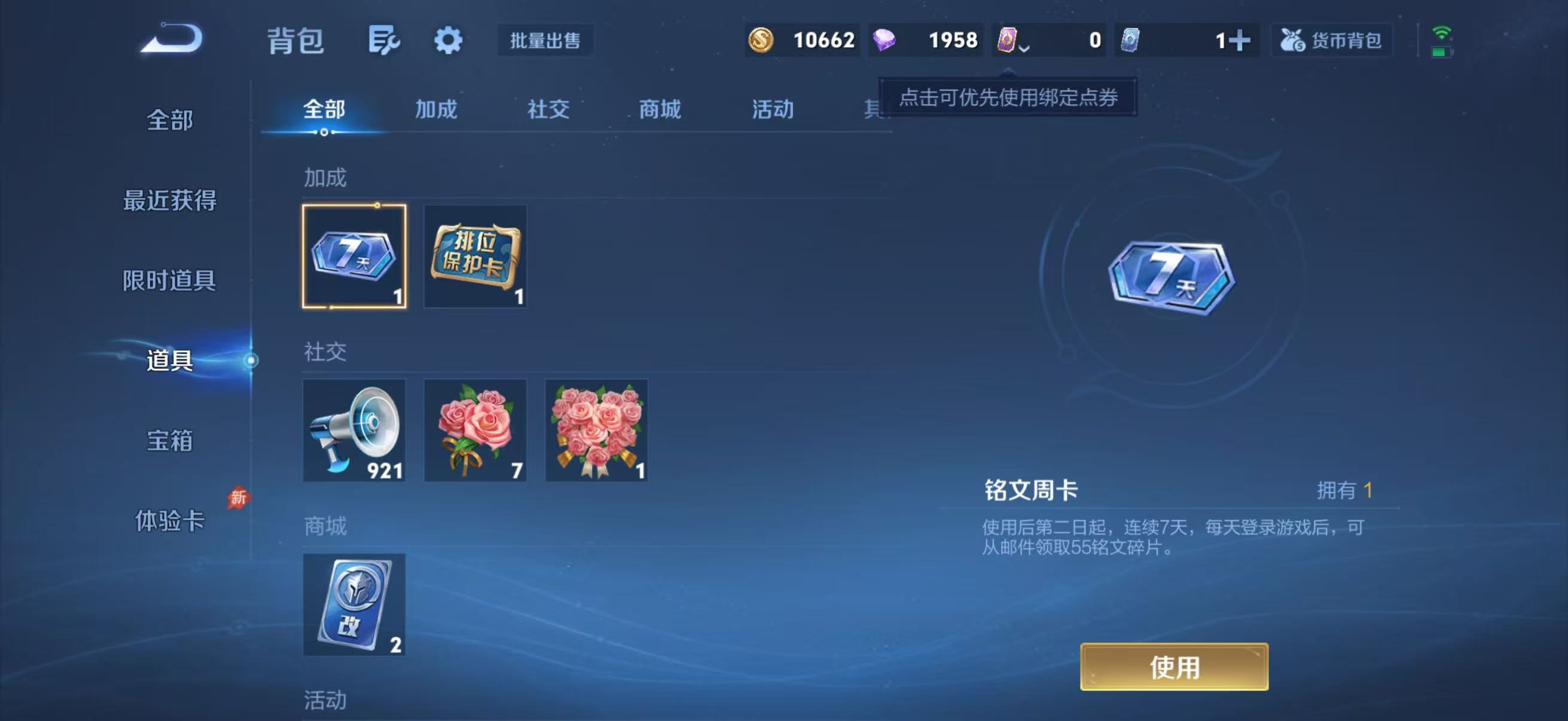Open the settings gear icon
1568x721 pixels.
(447, 41)
